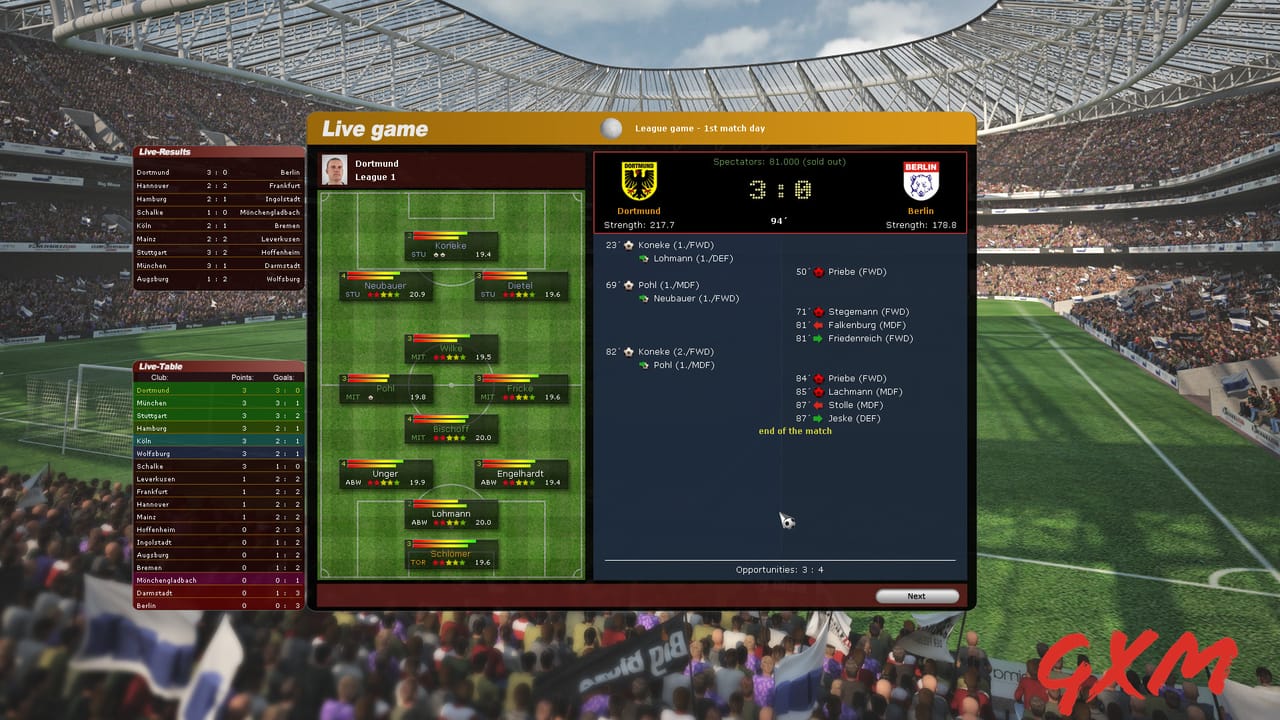The image size is (1280, 720).
Task: Click the Berlin club crest on the scoreboard
Action: pos(920,178)
